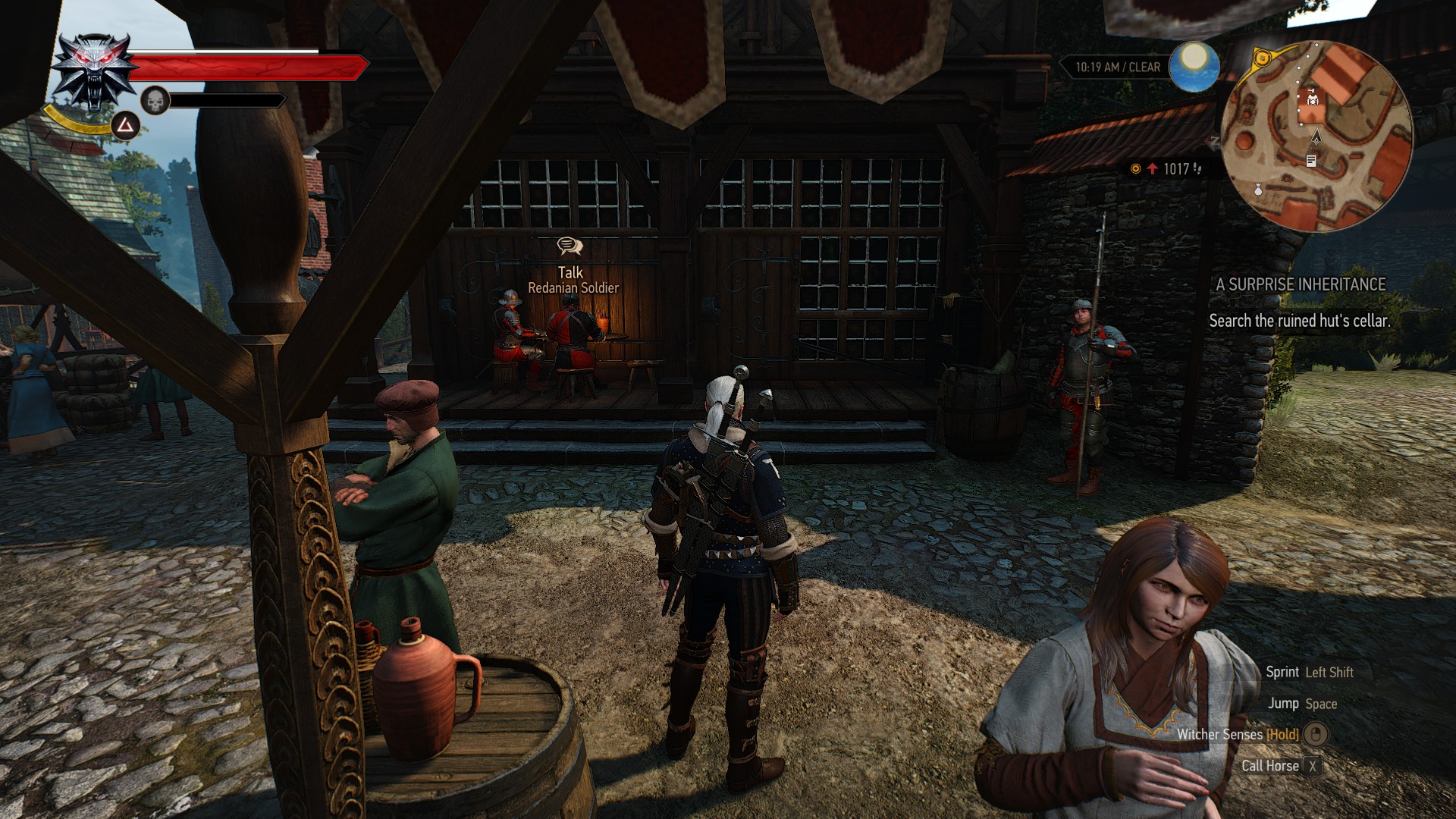Image resolution: width=1456 pixels, height=819 pixels.
Task: Click the triangle sign icon
Action: pyautogui.click(x=125, y=125)
